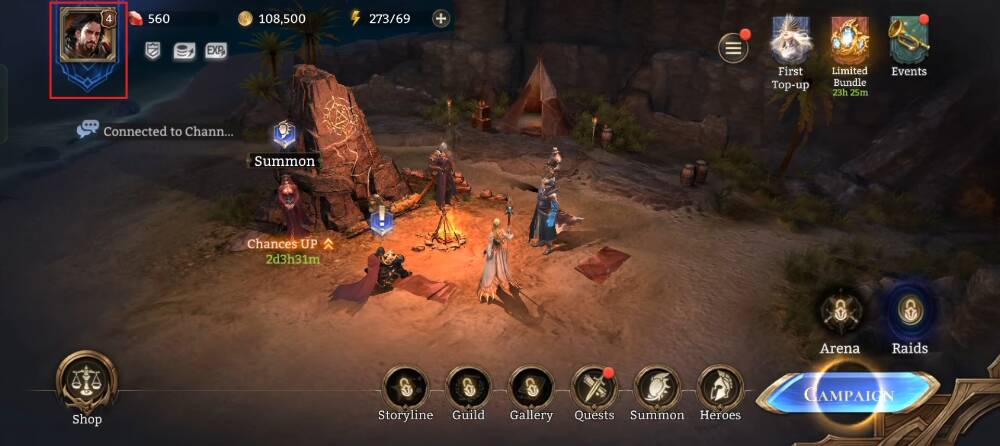
Task: Click the EXP boost icon
Action: coord(215,50)
